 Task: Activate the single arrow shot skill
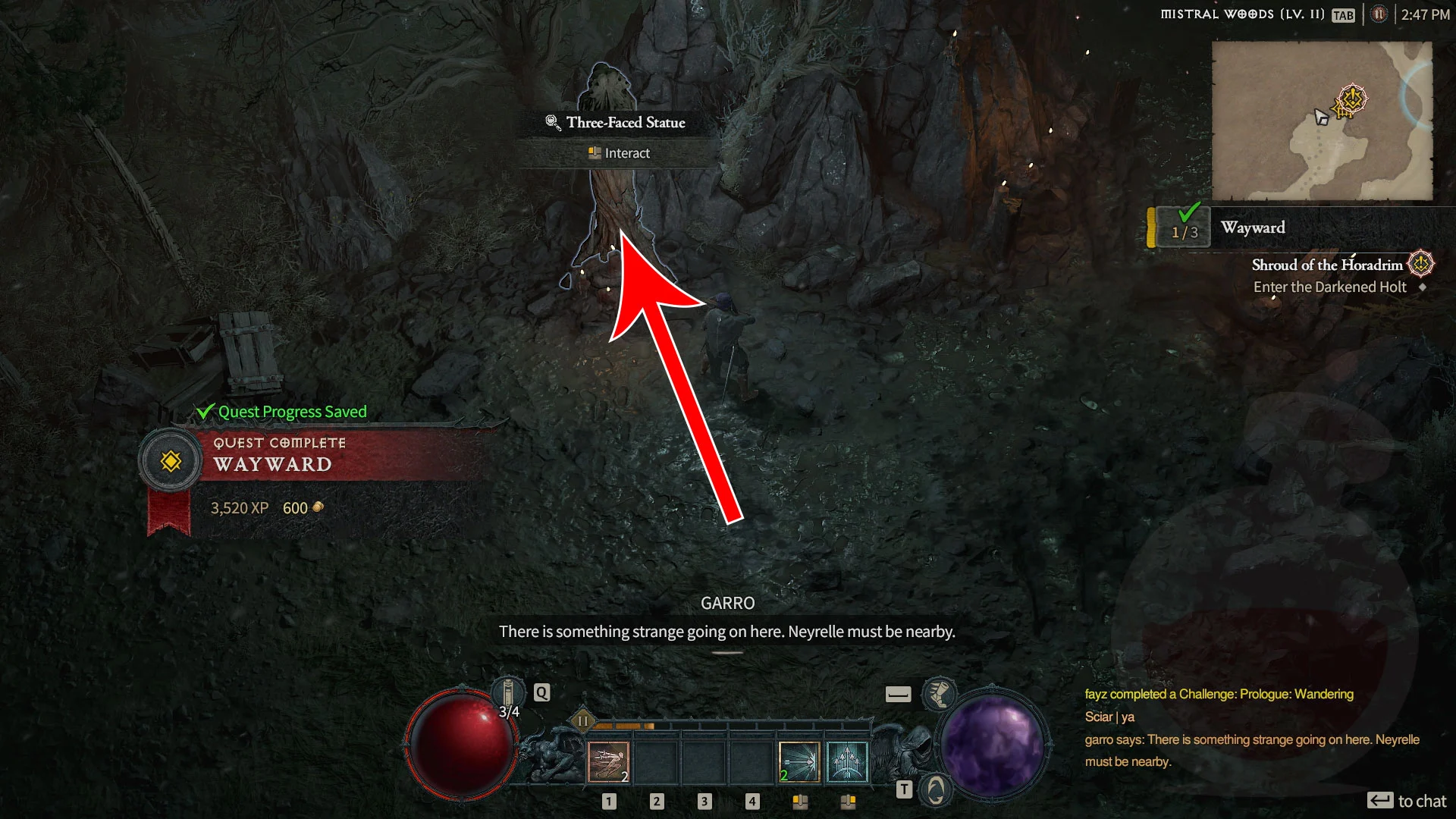tap(799, 761)
